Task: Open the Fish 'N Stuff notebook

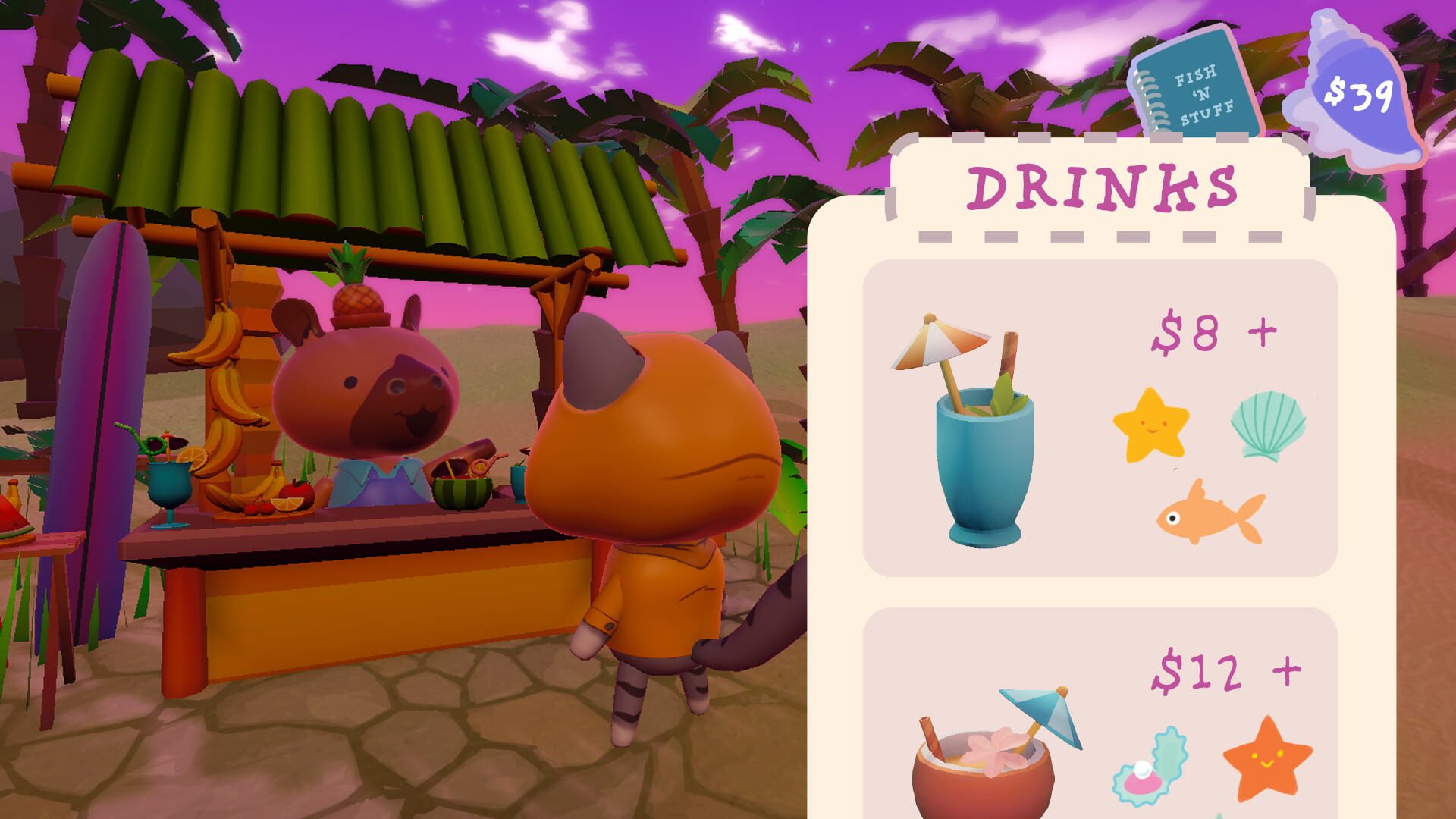Action: click(1198, 87)
